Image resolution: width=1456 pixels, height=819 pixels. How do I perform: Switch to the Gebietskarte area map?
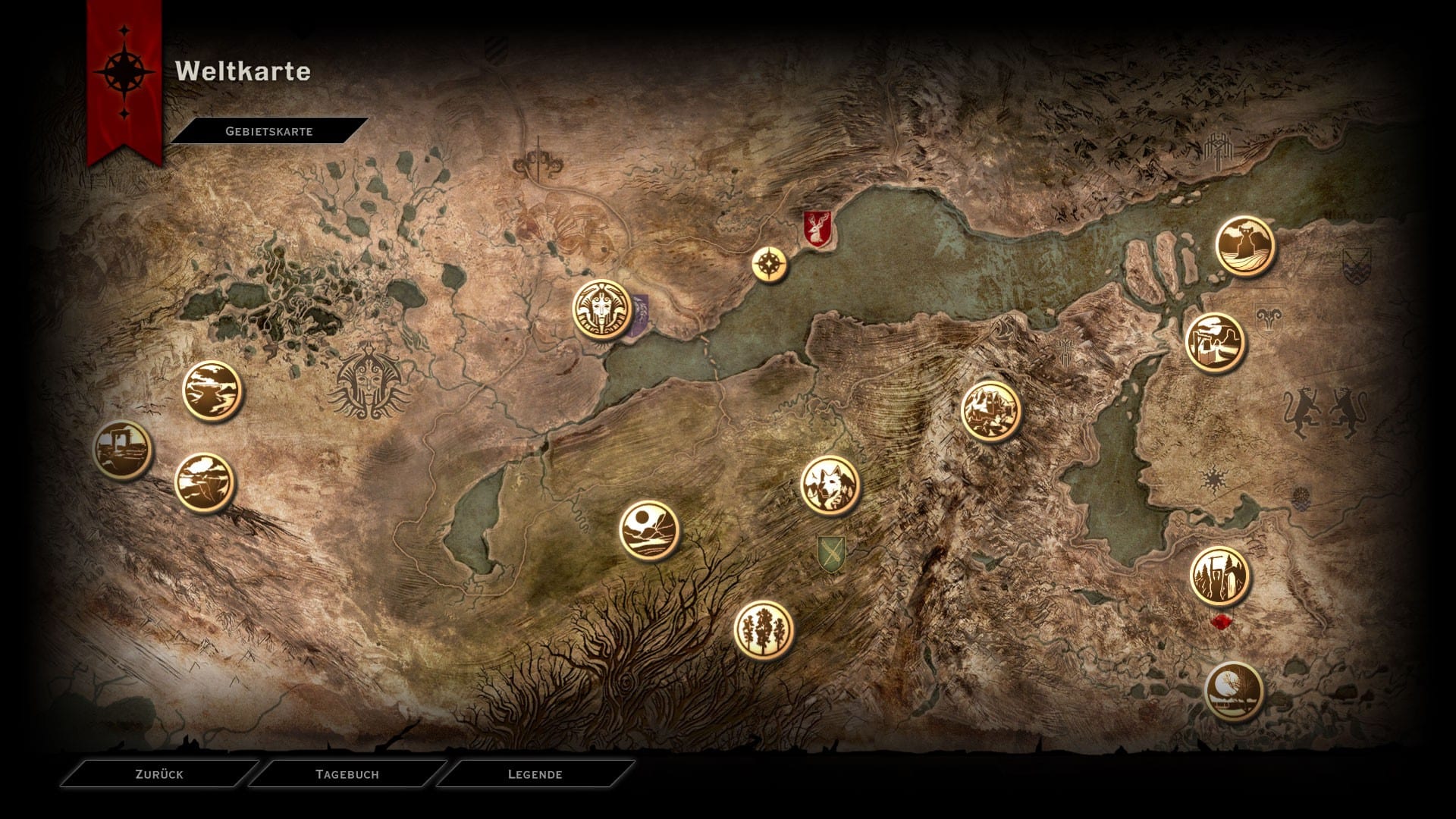pos(269,131)
